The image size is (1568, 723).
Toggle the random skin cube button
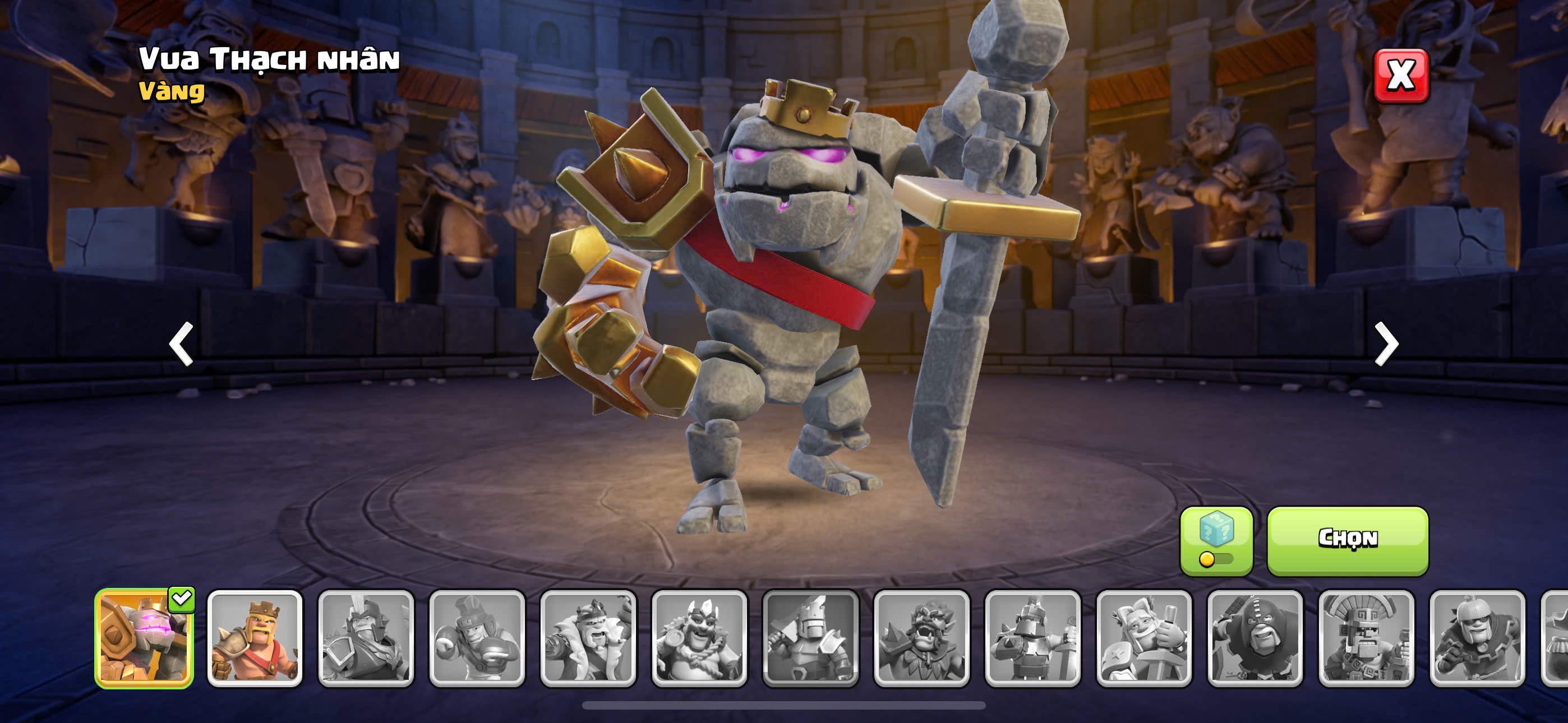pos(1216,540)
